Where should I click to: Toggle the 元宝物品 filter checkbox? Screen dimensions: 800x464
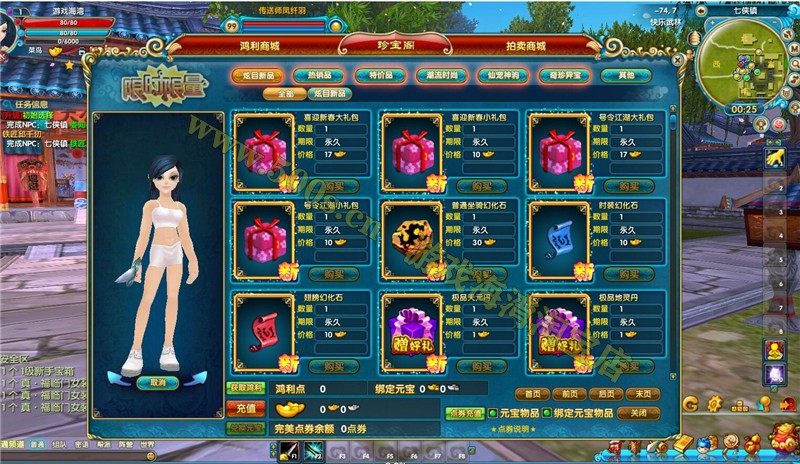click(493, 412)
